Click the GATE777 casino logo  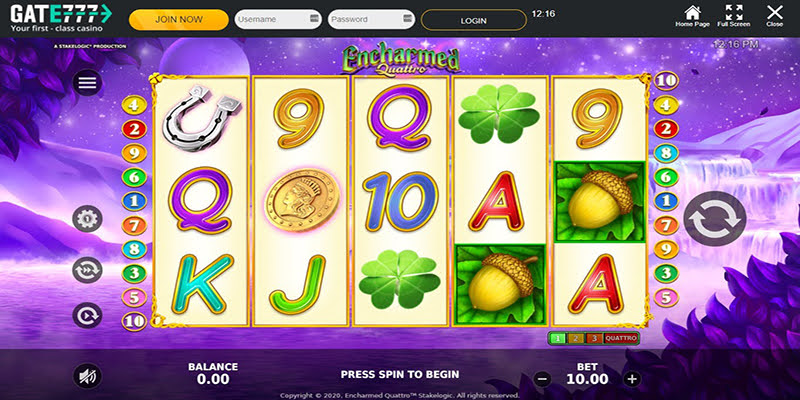point(58,19)
